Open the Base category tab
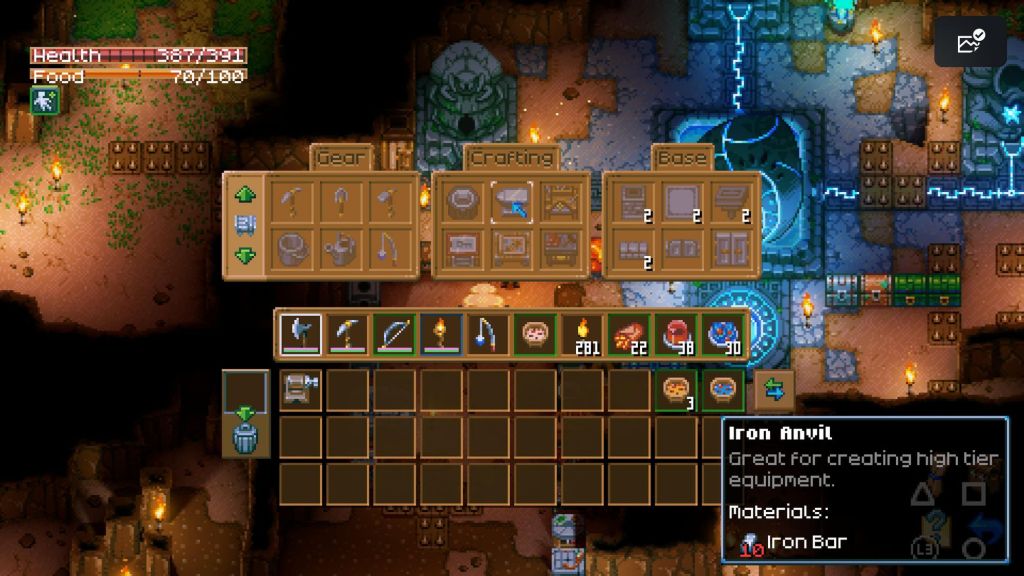The height and width of the screenshot is (576, 1024). click(x=680, y=158)
